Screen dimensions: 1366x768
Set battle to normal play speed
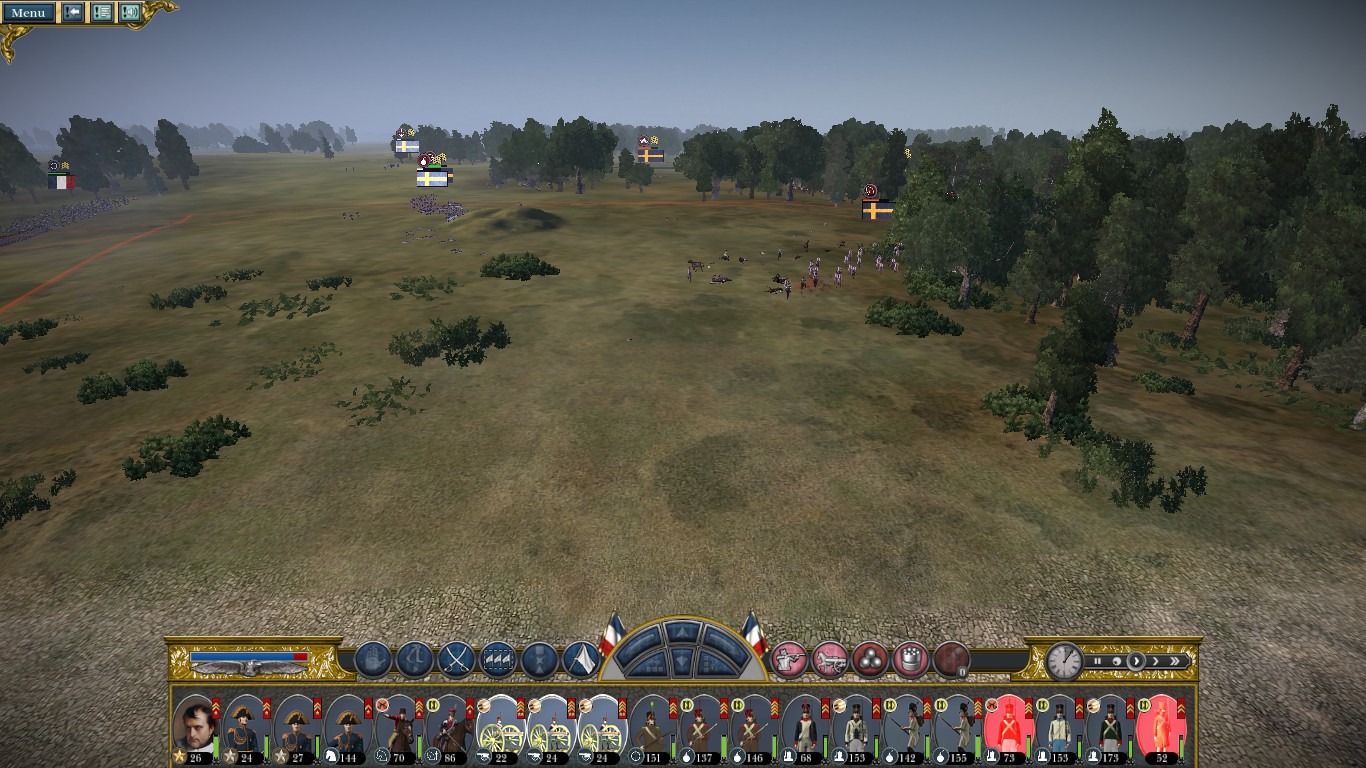[x=1136, y=661]
